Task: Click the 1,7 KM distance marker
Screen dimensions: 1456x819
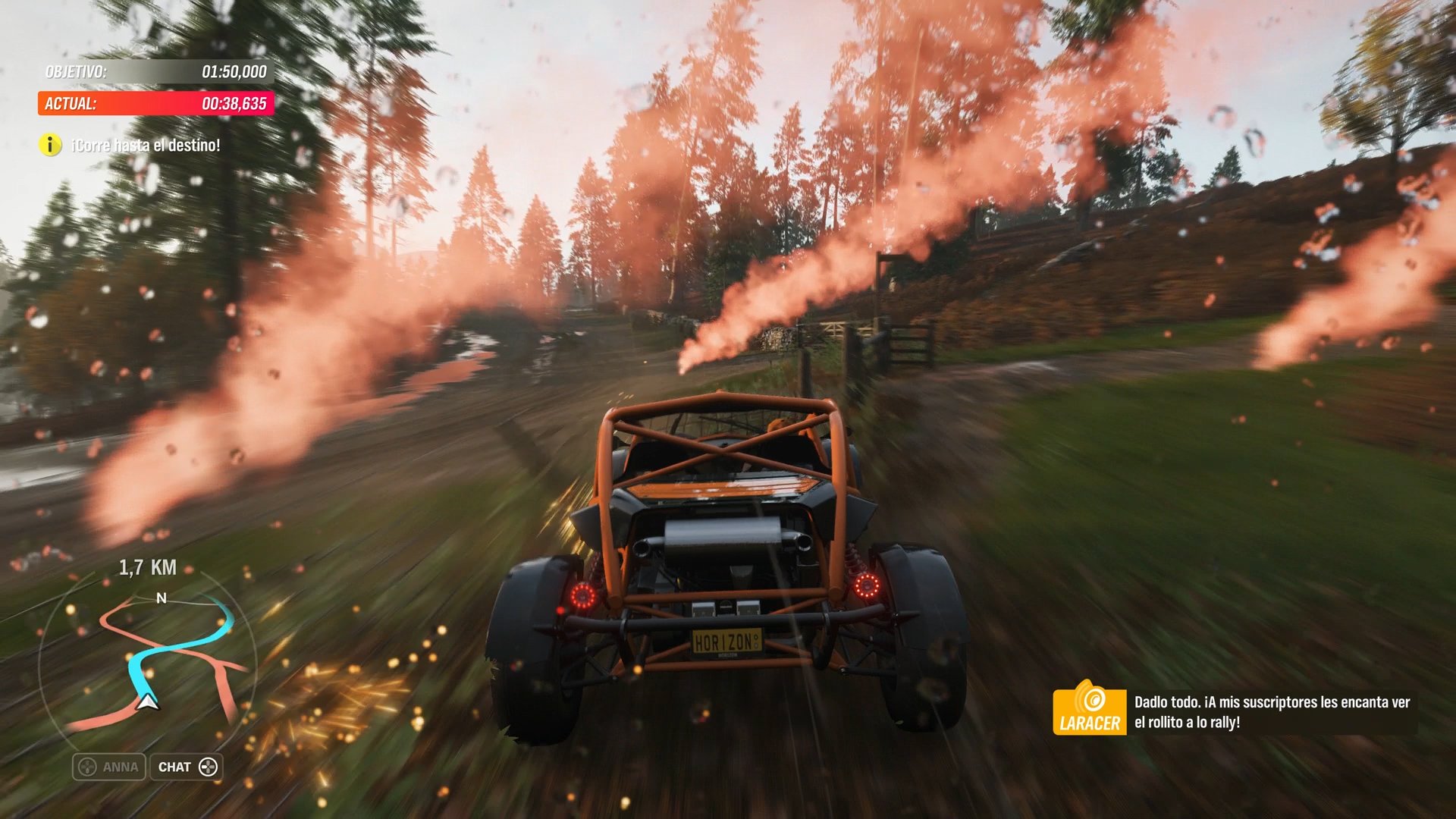Action: click(x=149, y=567)
